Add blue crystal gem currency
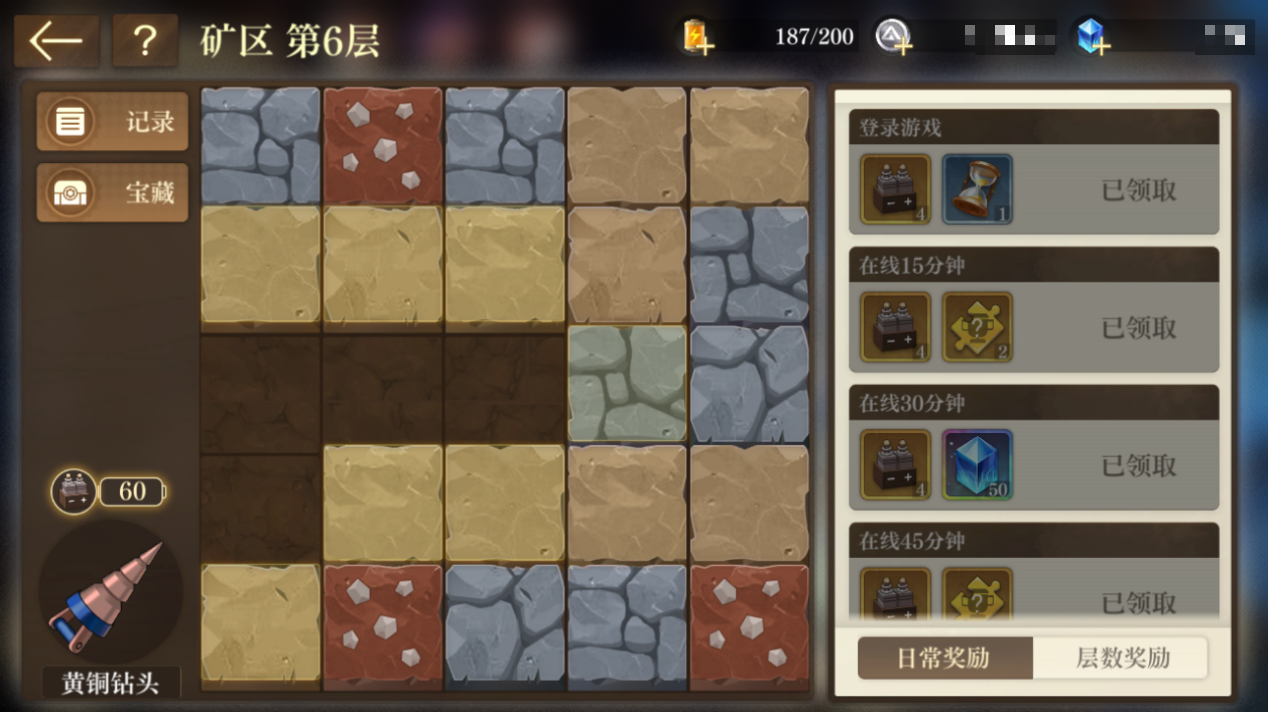The height and width of the screenshot is (712, 1268). point(1090,37)
